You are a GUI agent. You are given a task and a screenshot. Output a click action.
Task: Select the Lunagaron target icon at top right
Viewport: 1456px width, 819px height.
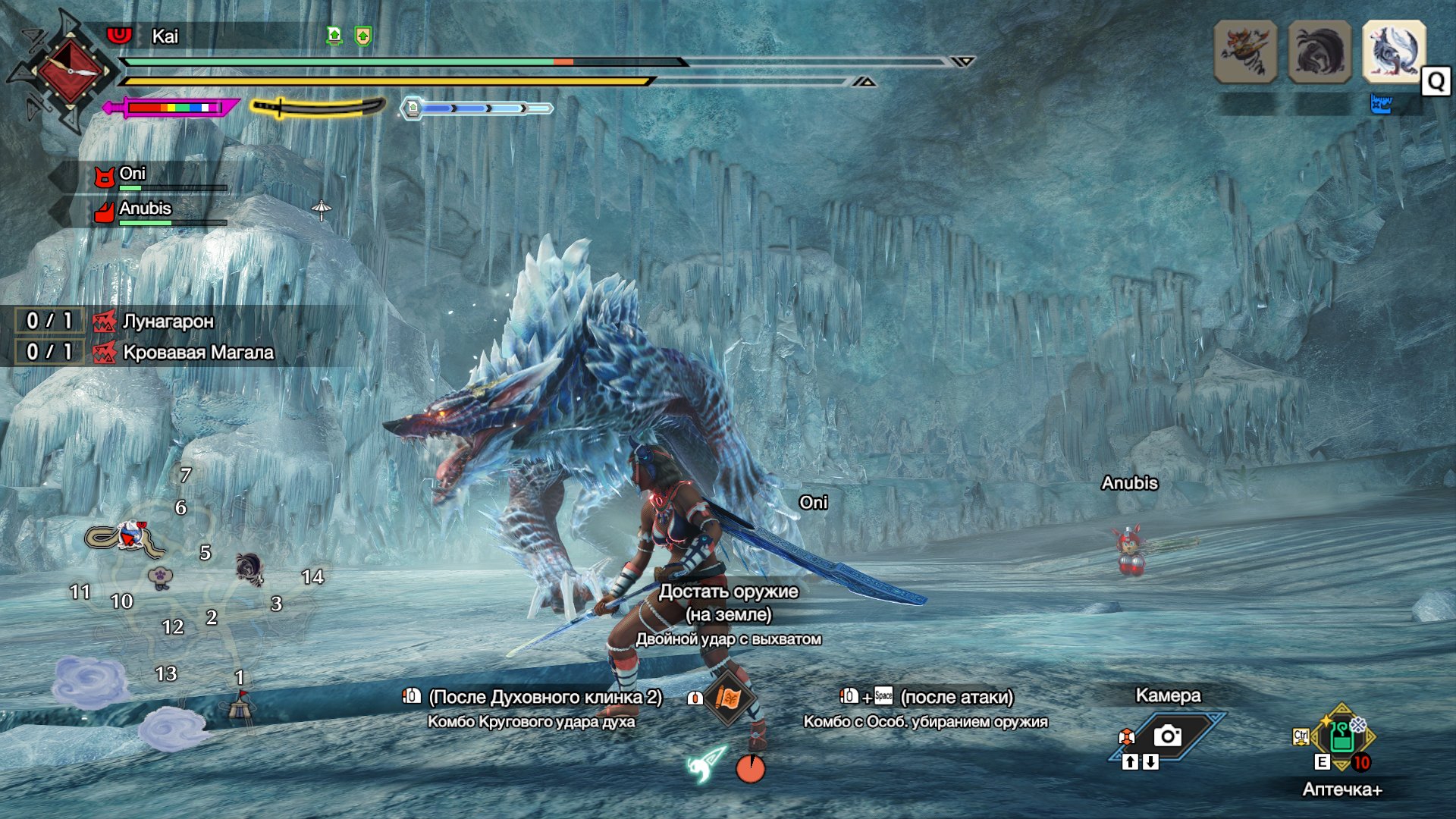click(x=1394, y=52)
